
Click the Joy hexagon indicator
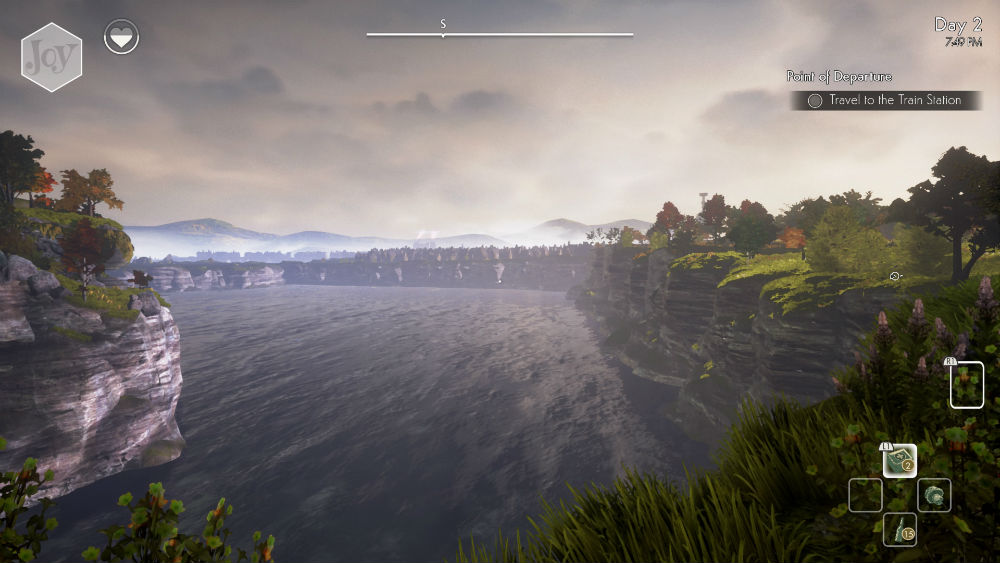(51, 57)
